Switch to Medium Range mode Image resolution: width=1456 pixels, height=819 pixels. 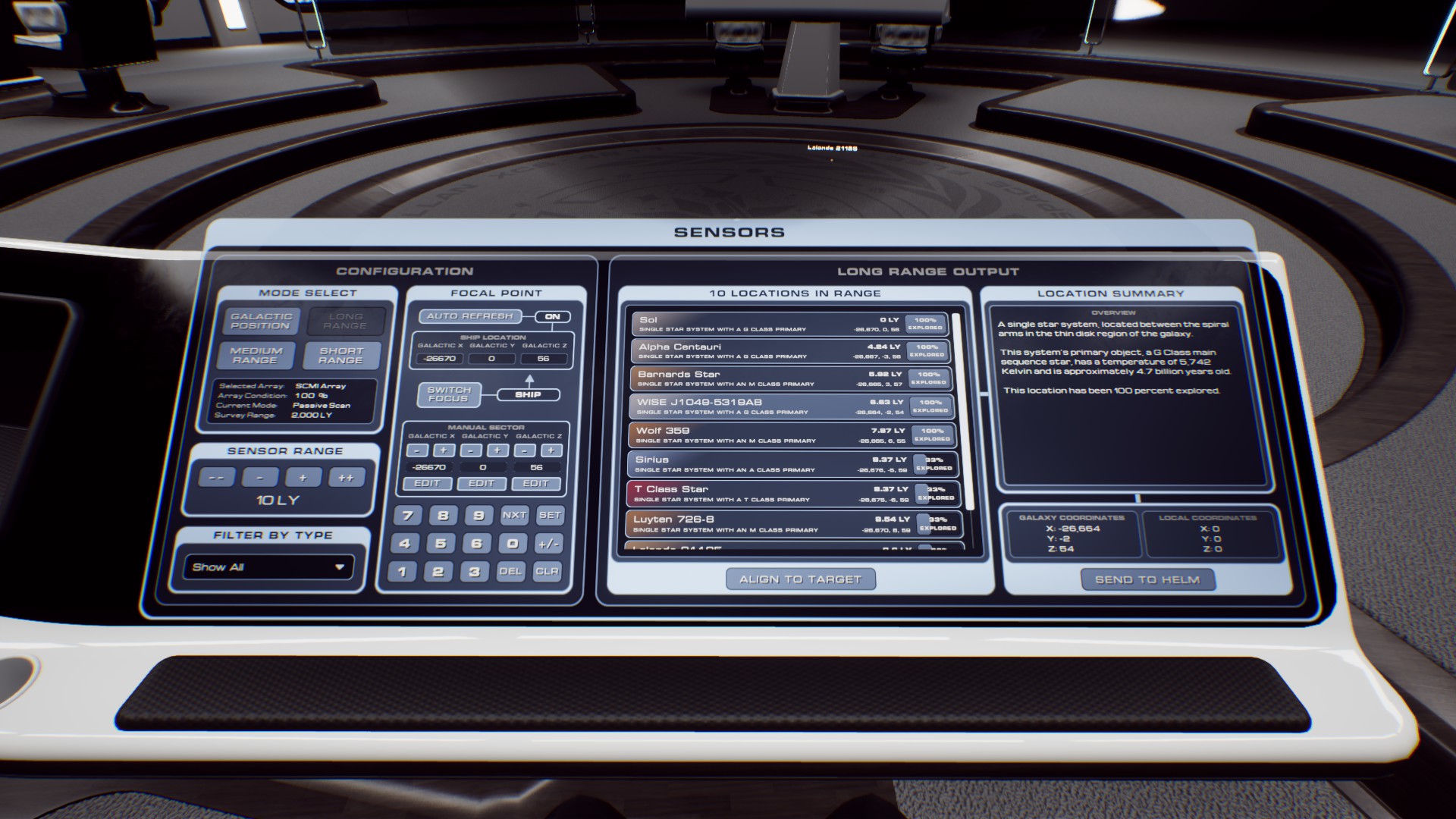(256, 356)
